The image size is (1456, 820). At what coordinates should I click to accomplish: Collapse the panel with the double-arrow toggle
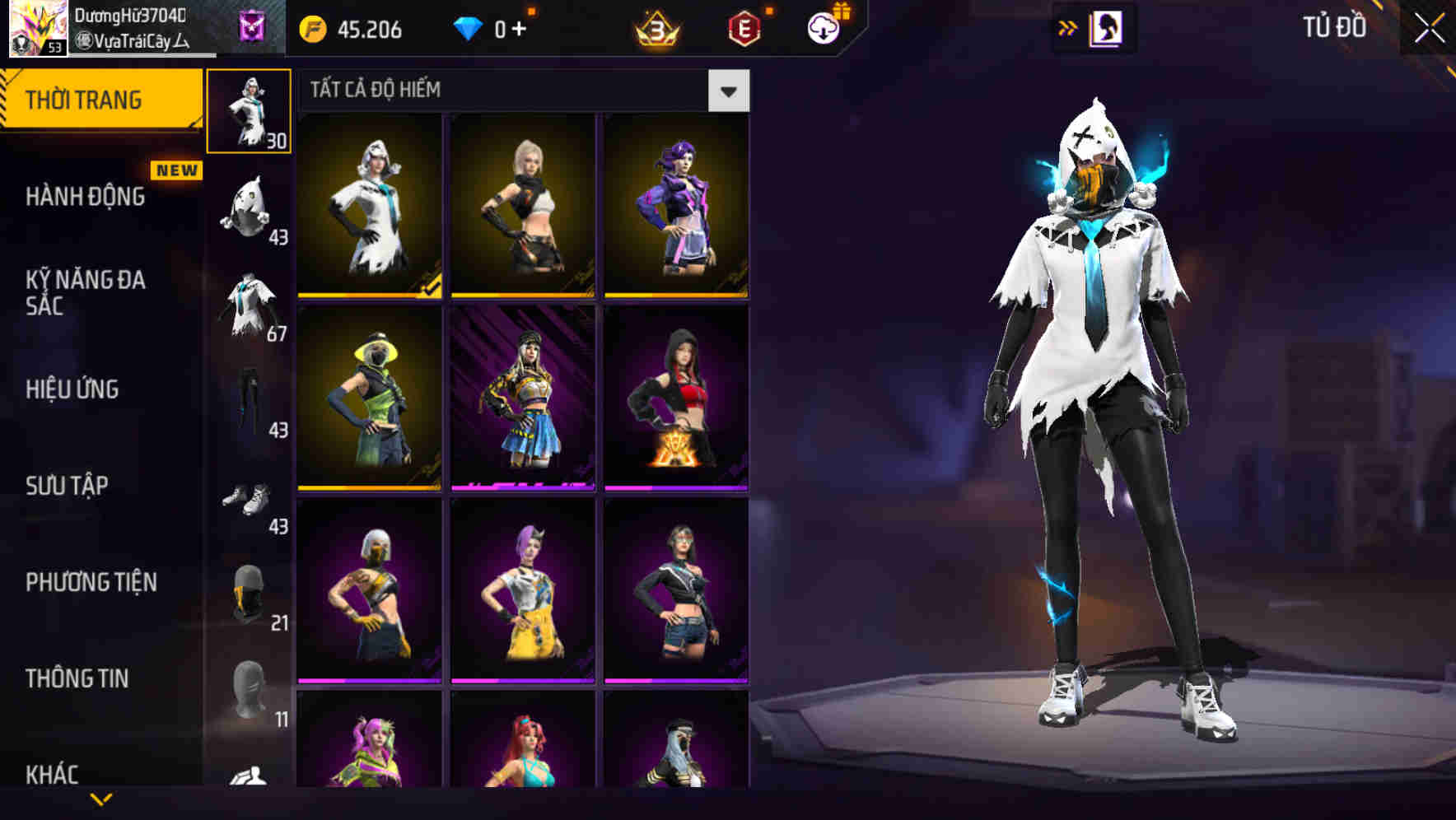tap(1067, 27)
